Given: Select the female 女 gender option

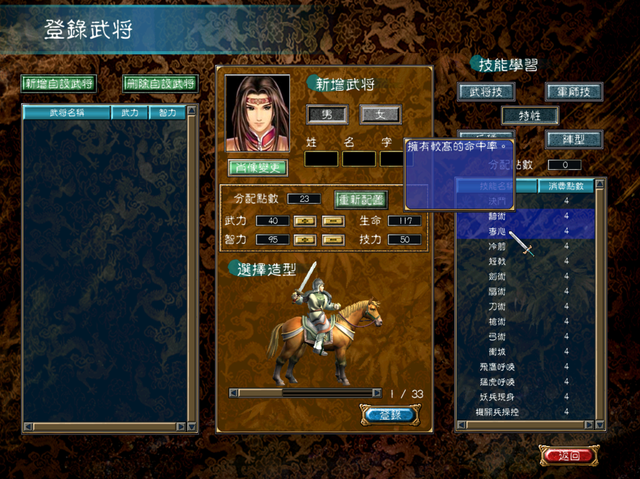Looking at the screenshot, I should click(x=379, y=115).
